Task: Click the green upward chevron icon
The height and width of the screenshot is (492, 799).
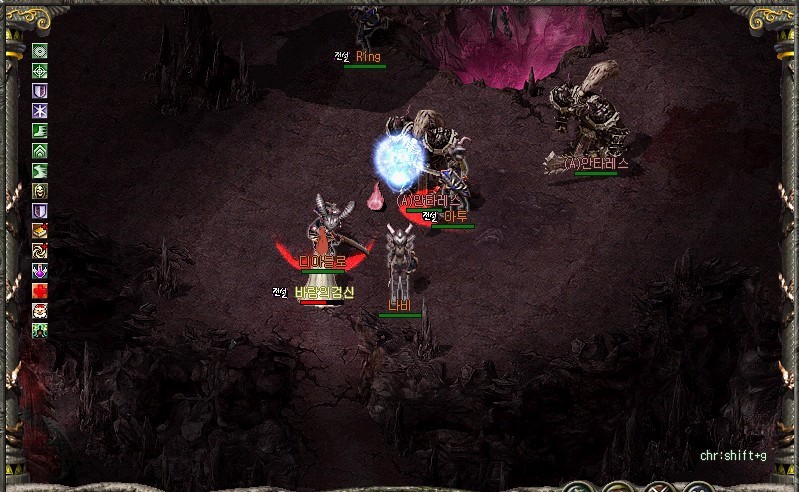Action: tap(40, 150)
